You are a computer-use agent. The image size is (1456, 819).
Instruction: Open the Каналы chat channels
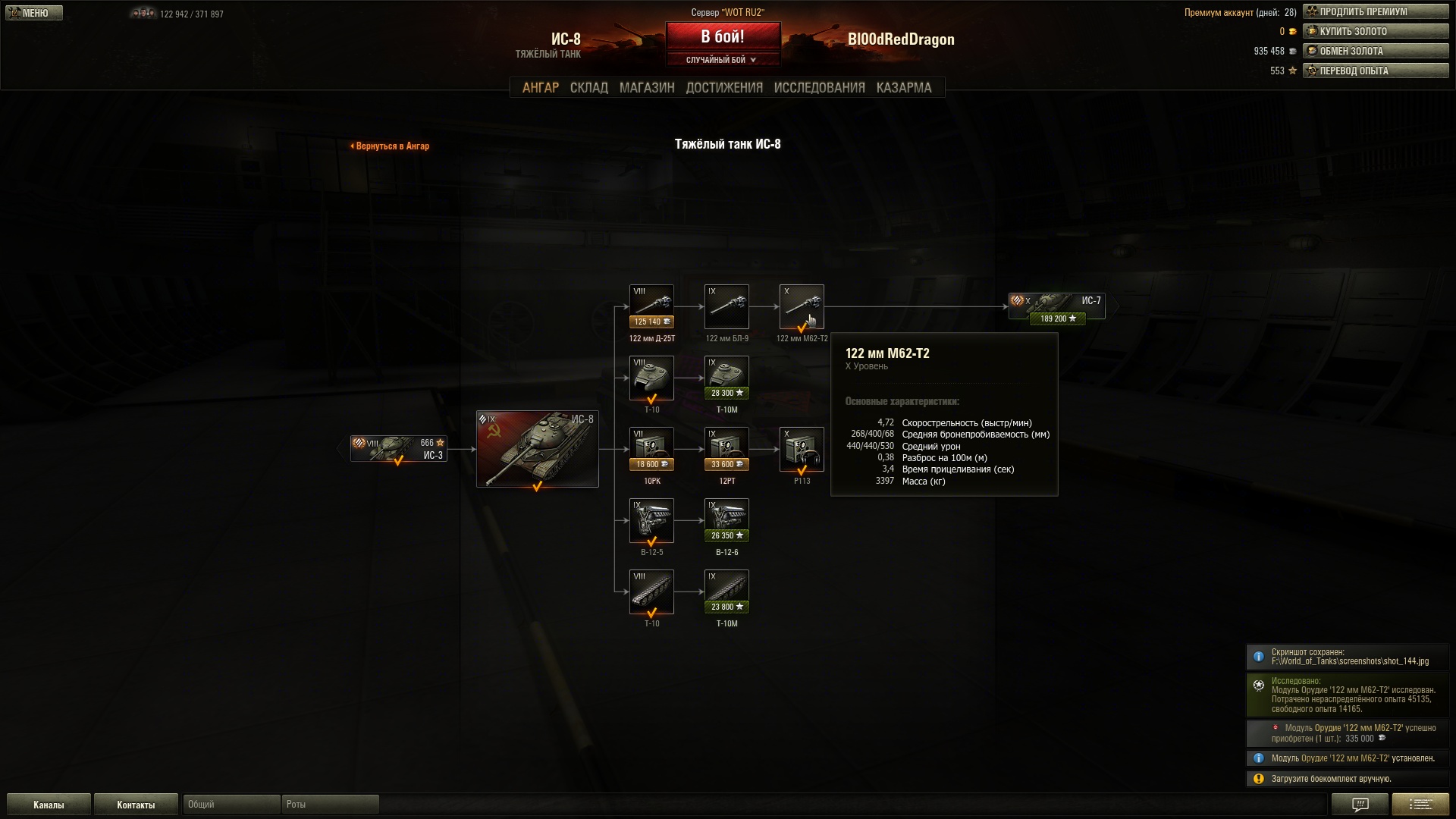pyautogui.click(x=49, y=805)
